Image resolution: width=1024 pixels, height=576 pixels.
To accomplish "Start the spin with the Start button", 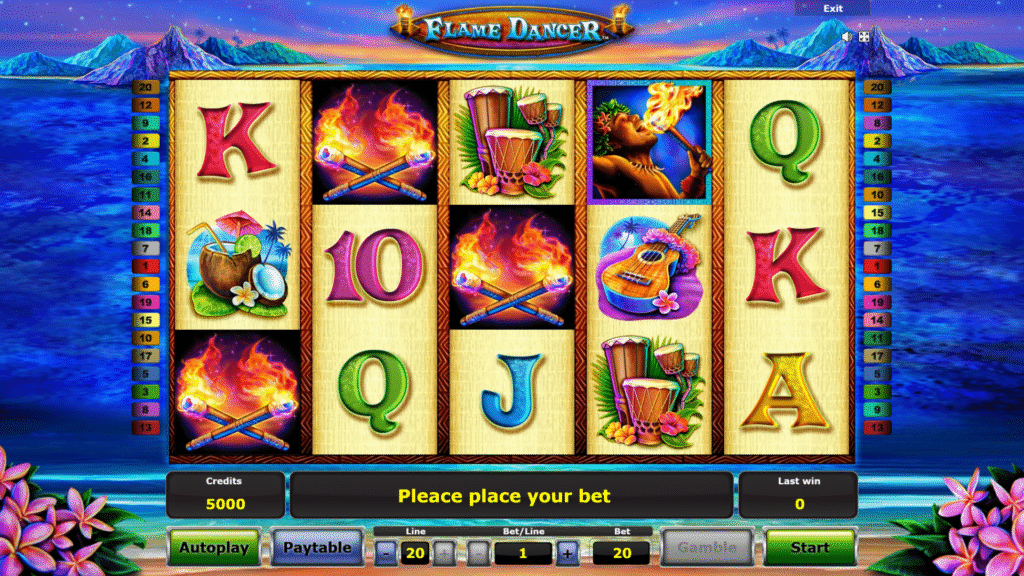I will click(x=810, y=548).
